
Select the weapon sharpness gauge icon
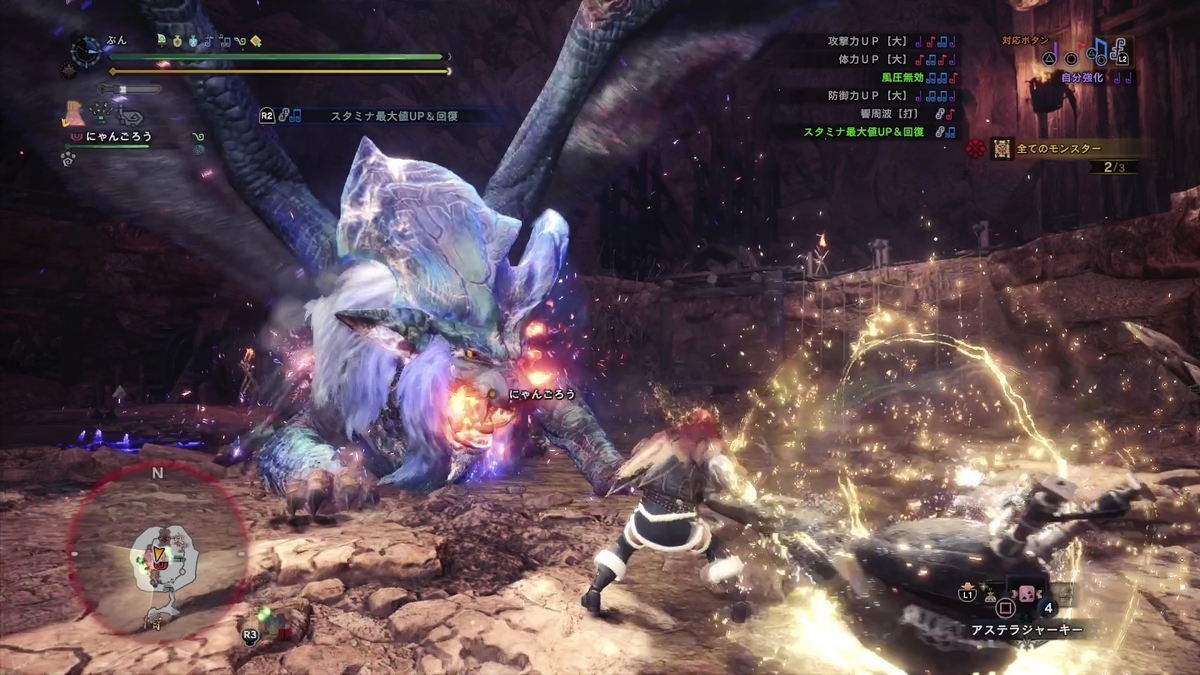(x=128, y=89)
